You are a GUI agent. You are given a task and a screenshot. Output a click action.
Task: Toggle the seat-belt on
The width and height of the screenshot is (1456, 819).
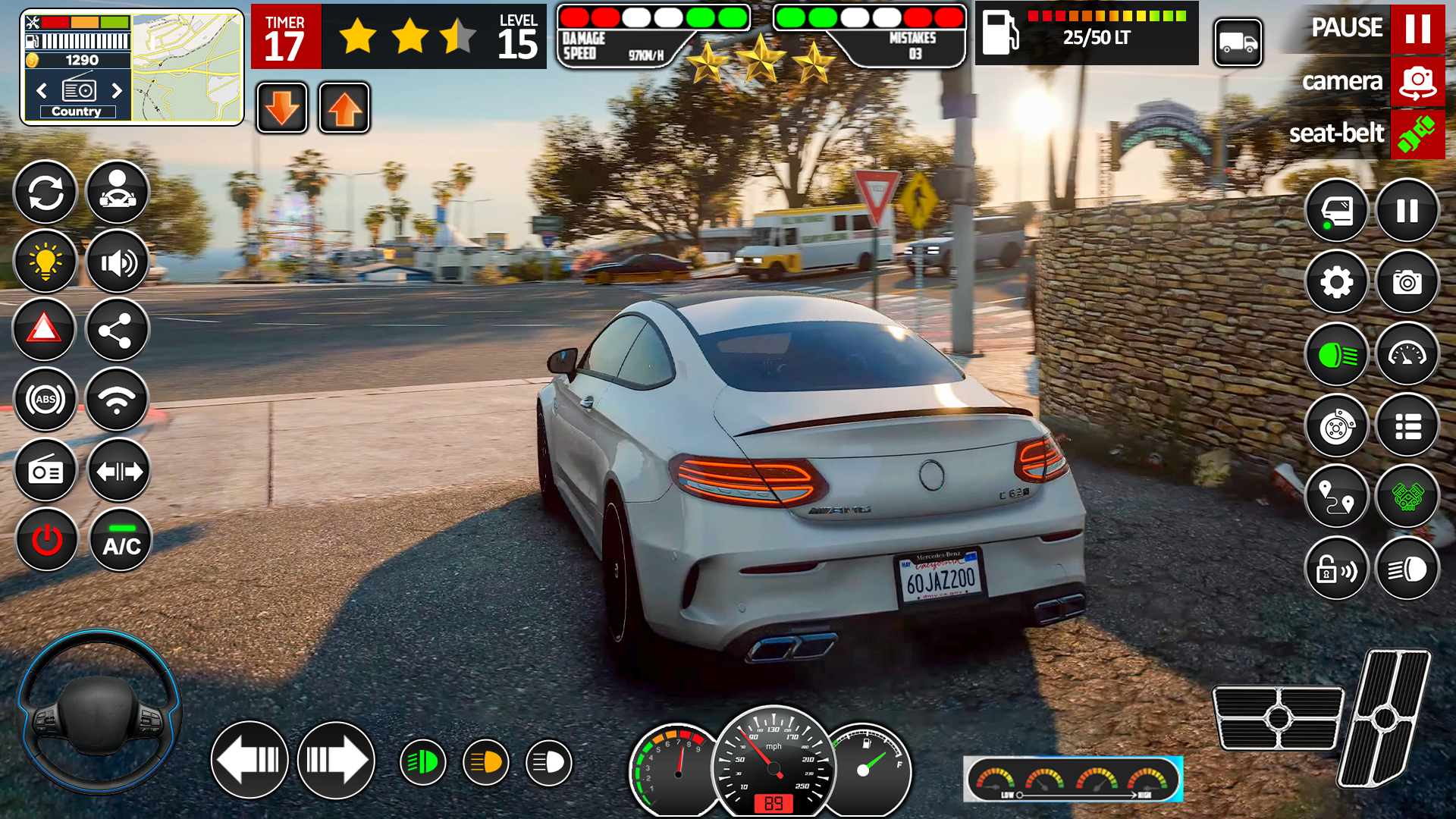pyautogui.click(x=1417, y=134)
